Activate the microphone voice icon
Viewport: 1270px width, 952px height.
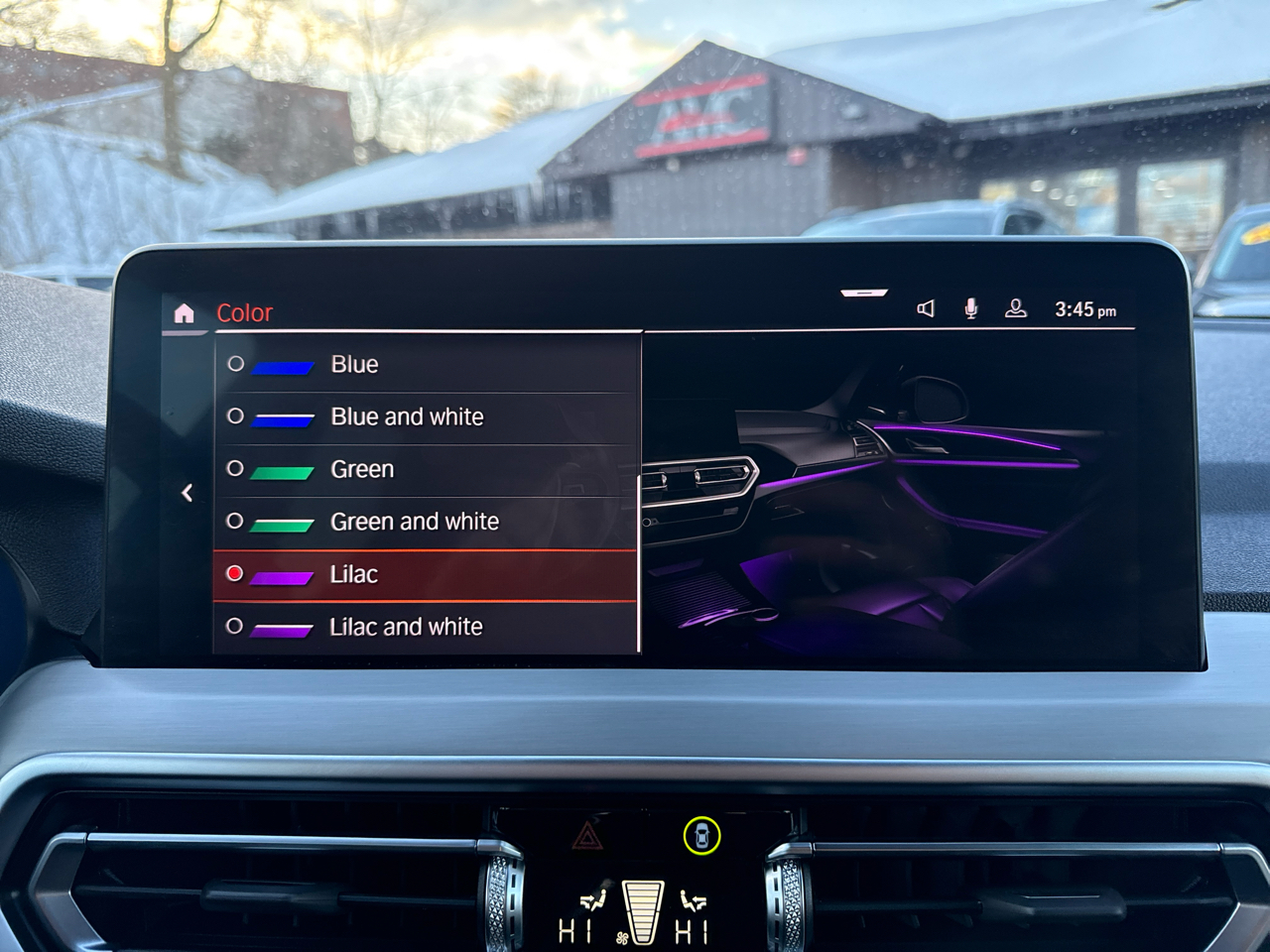coord(971,309)
